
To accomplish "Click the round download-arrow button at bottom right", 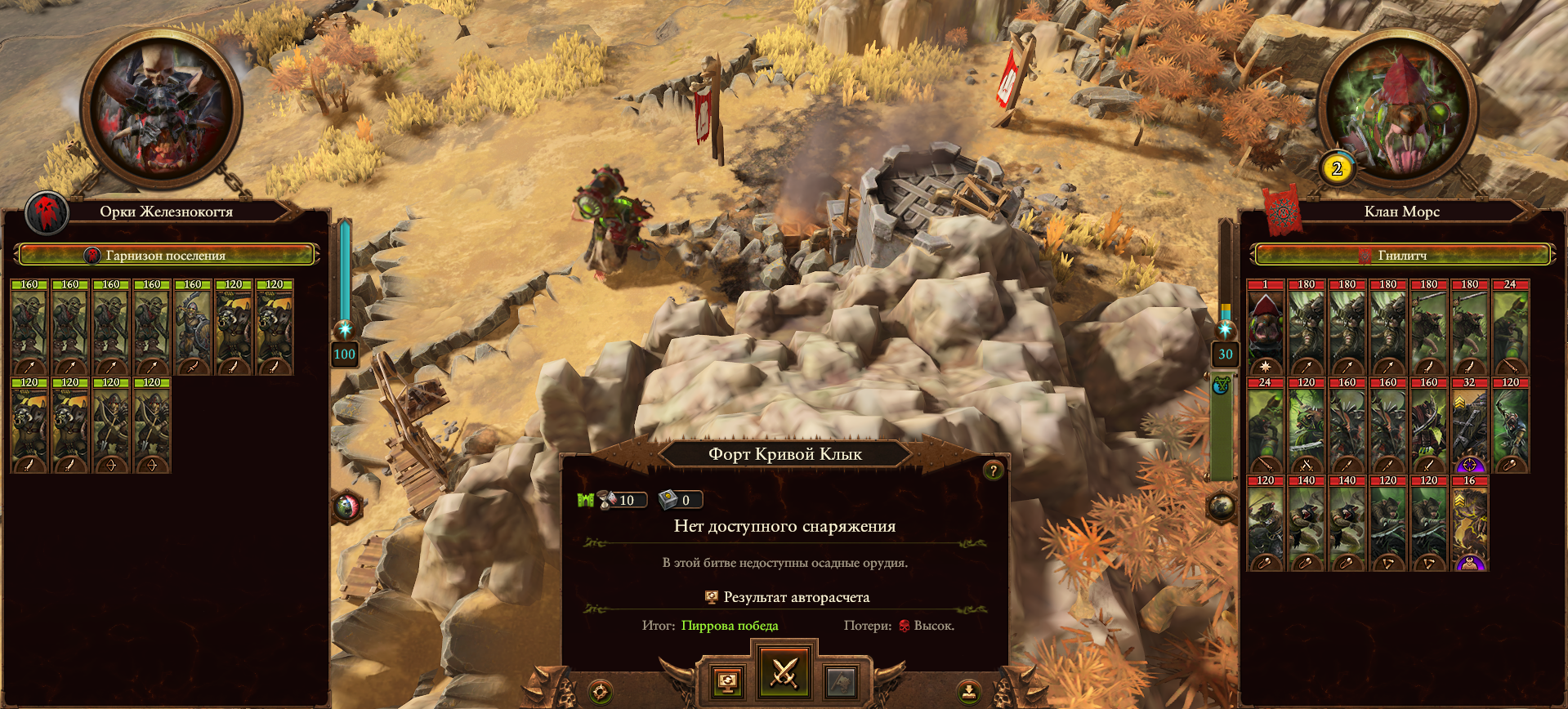I will (968, 693).
